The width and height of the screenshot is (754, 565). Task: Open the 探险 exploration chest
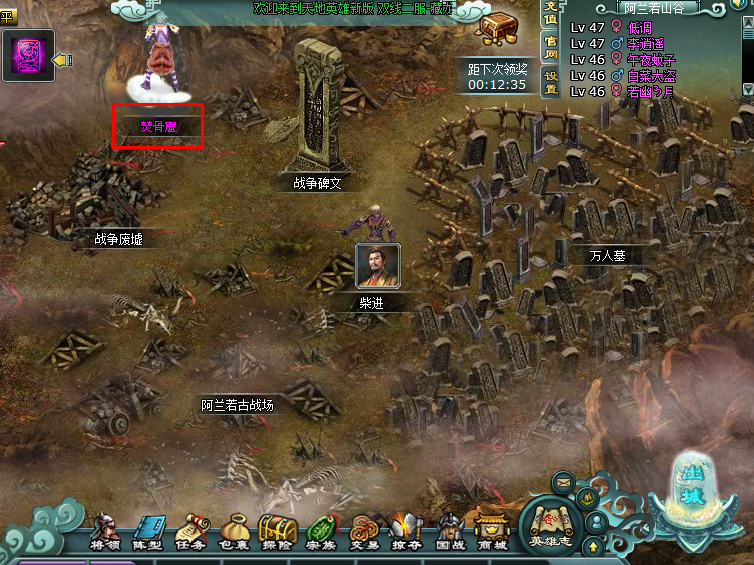pyautogui.click(x=277, y=530)
